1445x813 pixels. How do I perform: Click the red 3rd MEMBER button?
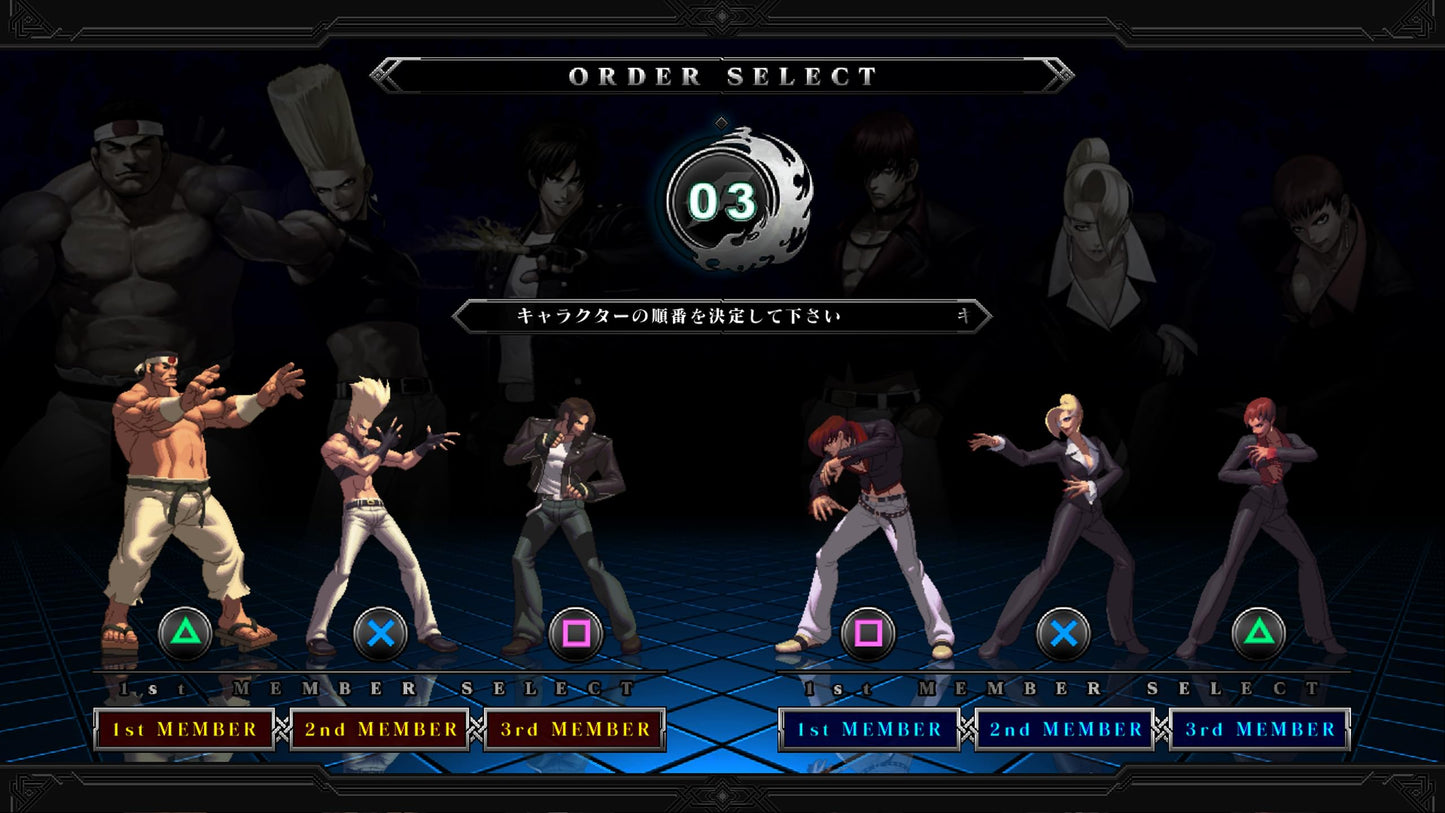[572, 730]
